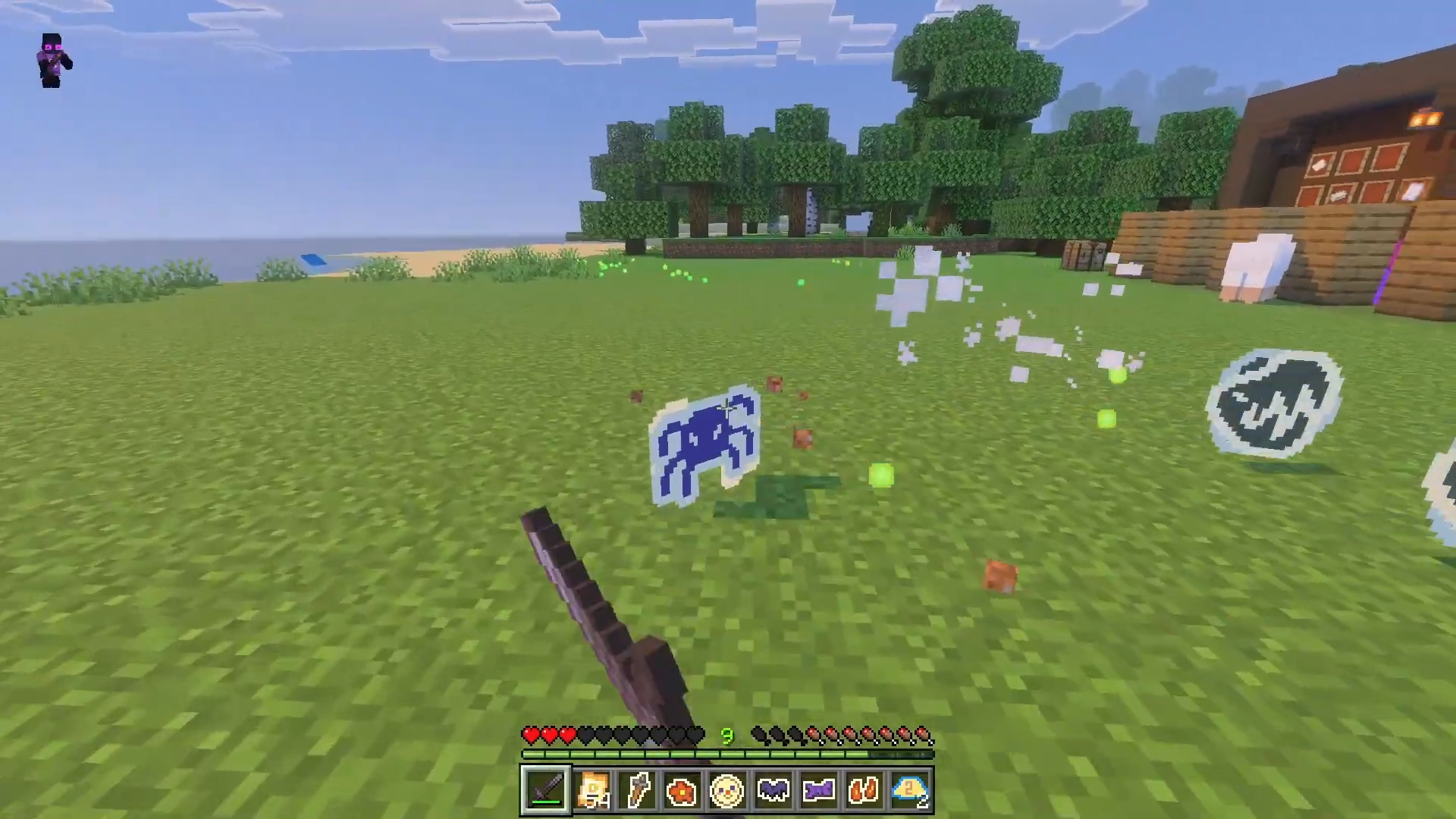Screen dimensions: 1456x819
Task: Select the glowing card stack of 54
Action: (591, 790)
